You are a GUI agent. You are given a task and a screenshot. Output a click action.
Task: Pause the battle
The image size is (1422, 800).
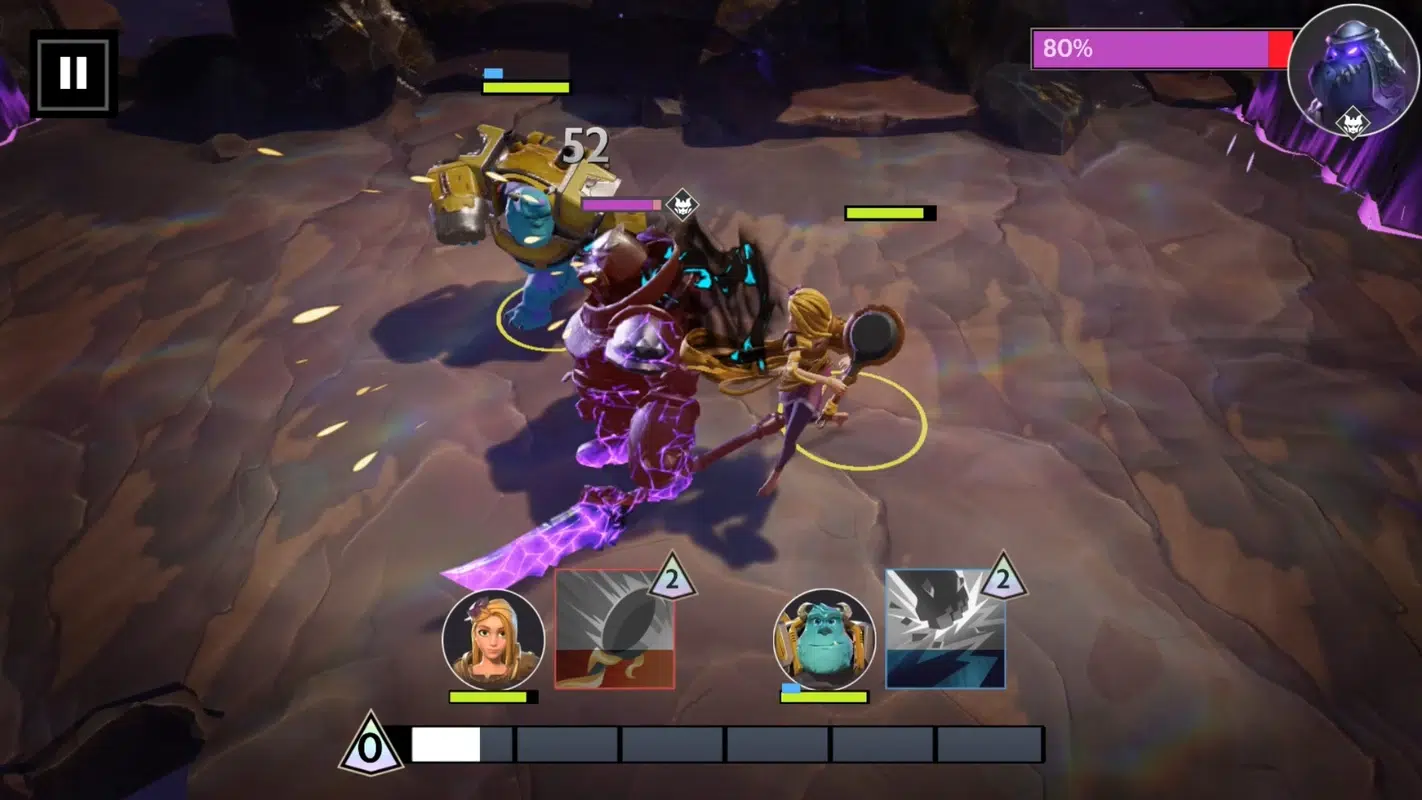[73, 73]
